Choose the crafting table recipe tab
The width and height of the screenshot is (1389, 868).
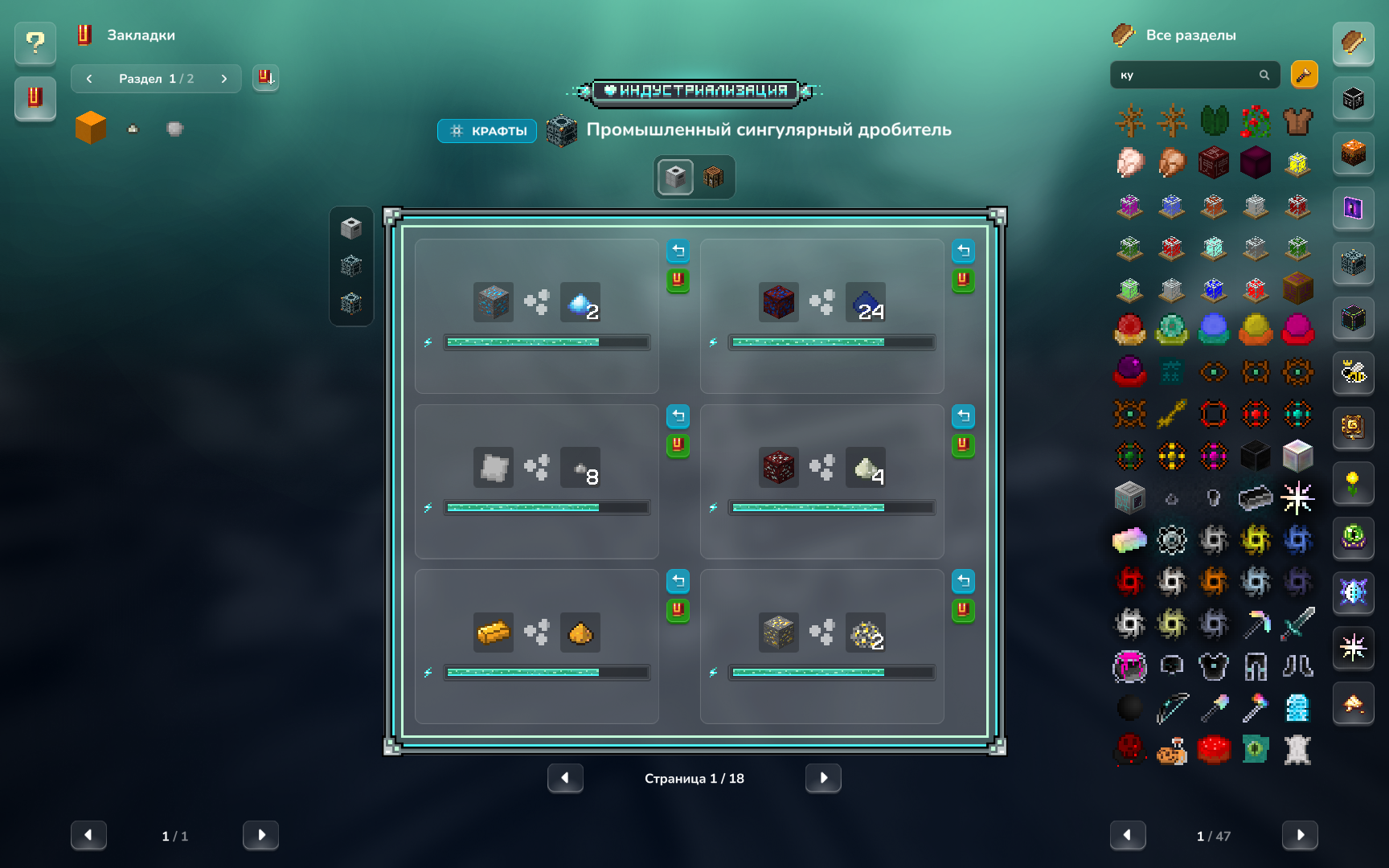[714, 177]
